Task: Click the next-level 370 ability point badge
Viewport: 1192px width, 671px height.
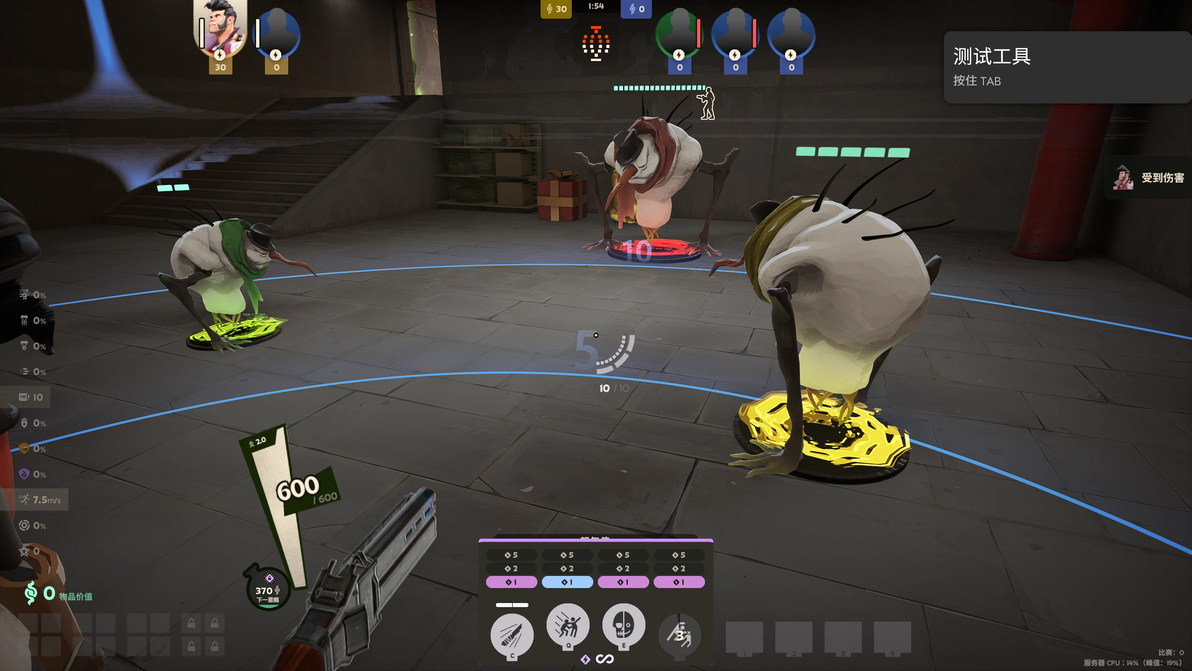Action: pyautogui.click(x=267, y=589)
